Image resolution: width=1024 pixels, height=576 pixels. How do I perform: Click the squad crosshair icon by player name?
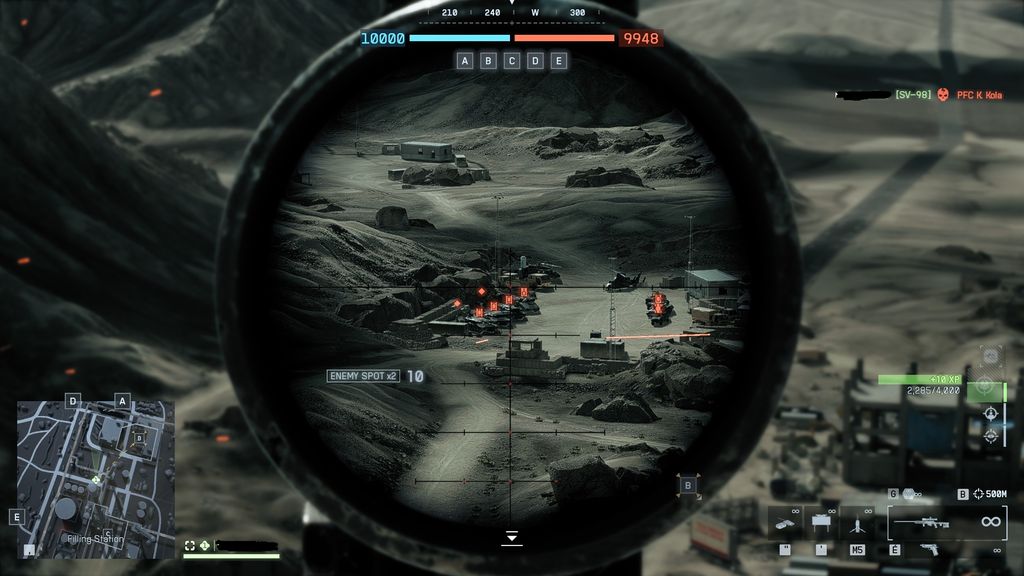tap(190, 546)
